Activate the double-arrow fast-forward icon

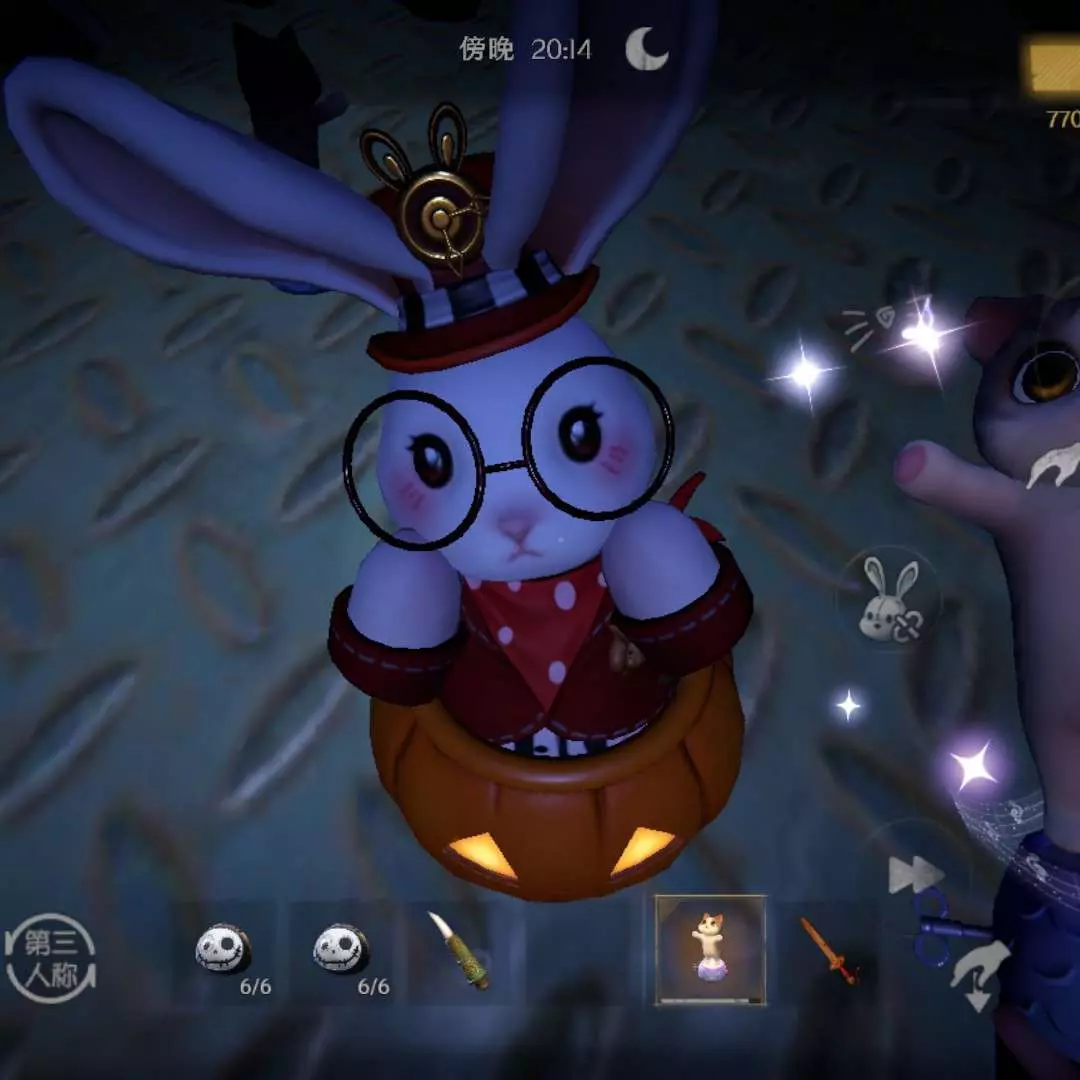coord(915,876)
